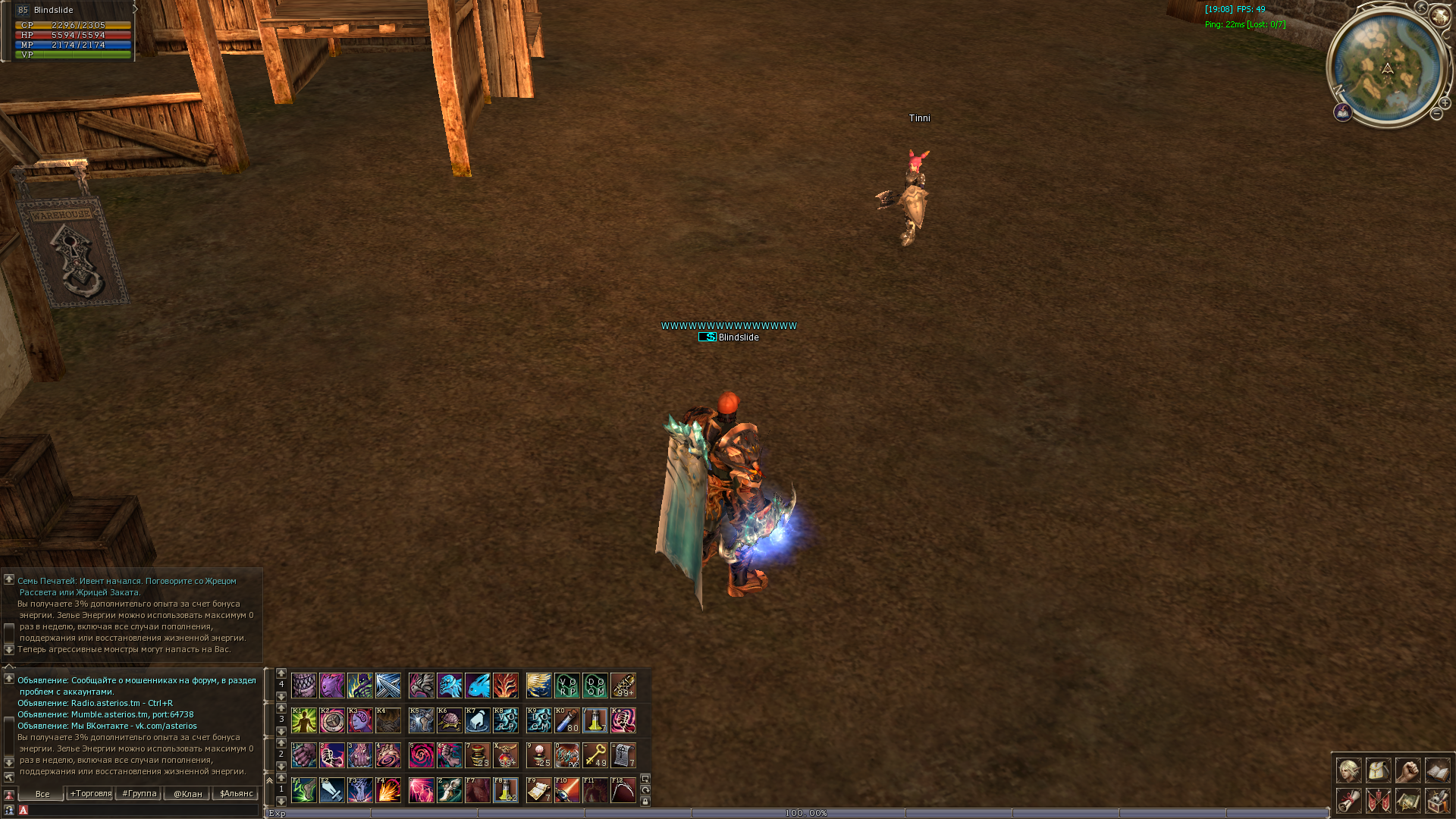Open the purple book icon beside minimap
The image size is (1456, 819).
(x=1343, y=113)
